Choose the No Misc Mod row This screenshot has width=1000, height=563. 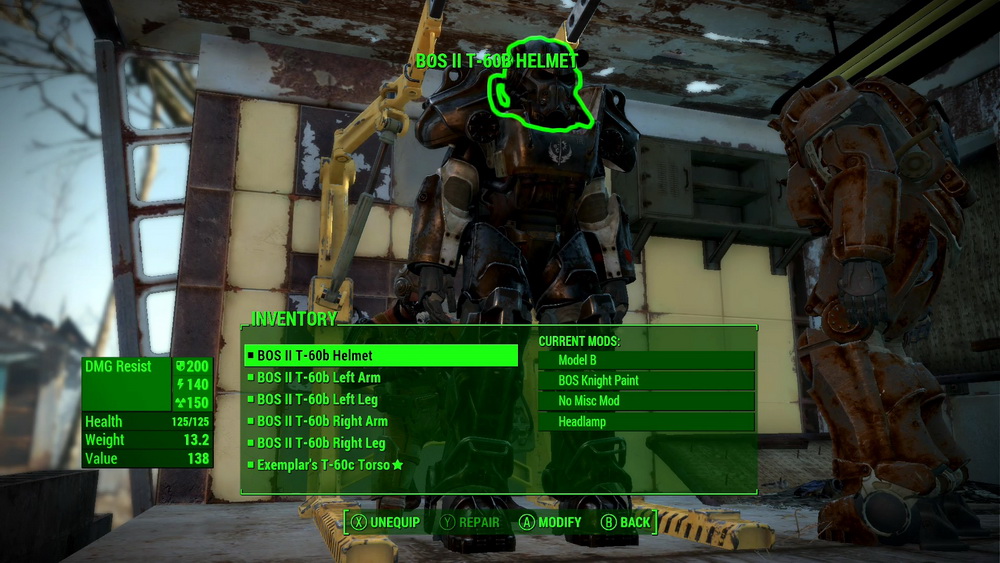point(646,401)
